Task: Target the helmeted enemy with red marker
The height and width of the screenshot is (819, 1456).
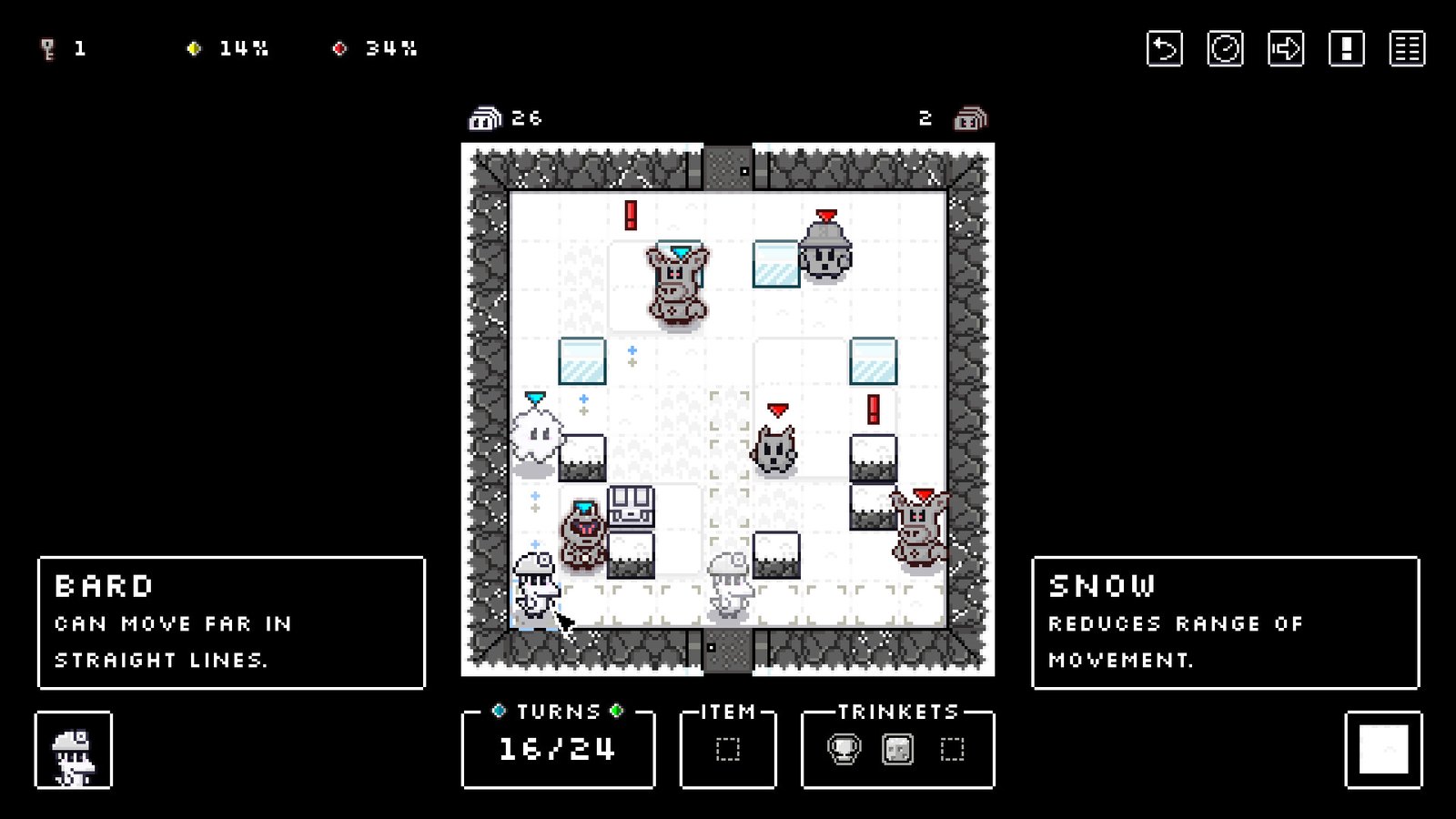Action: coord(826,253)
